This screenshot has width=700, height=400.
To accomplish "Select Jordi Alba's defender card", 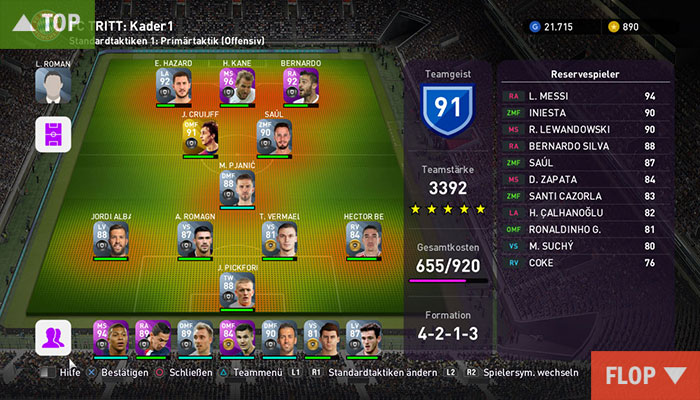I will (x=108, y=238).
